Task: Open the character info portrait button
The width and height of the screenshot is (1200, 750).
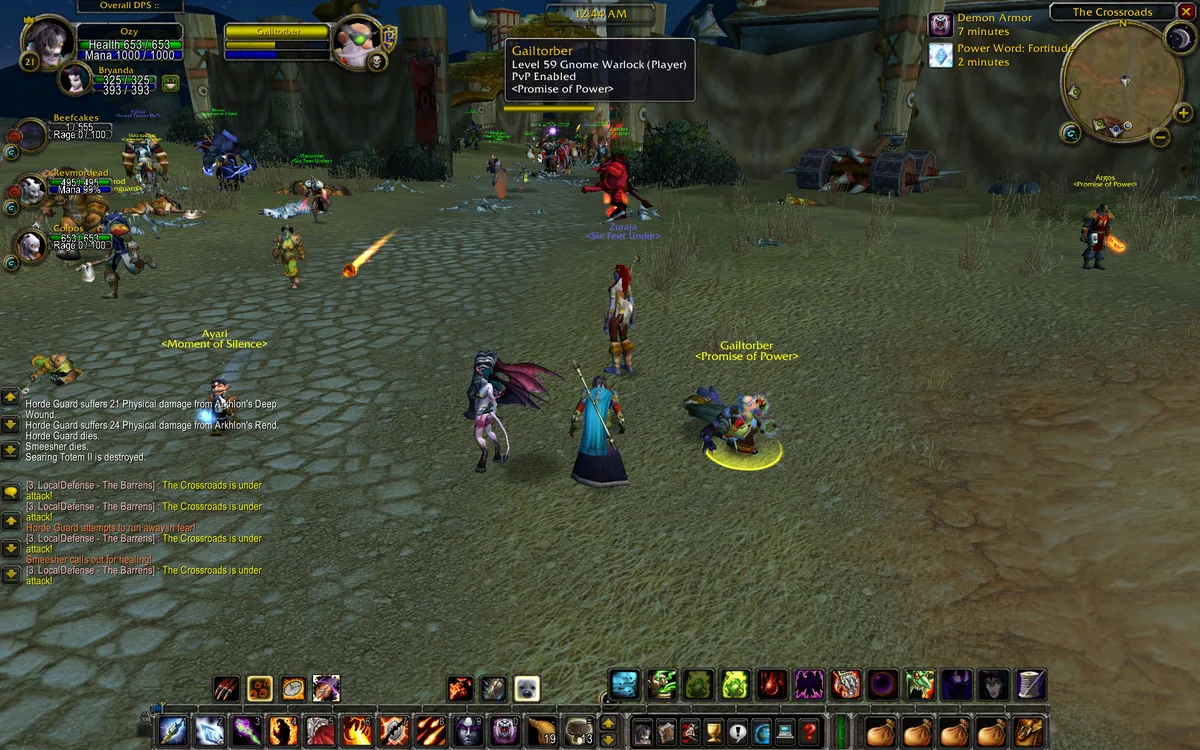Action: coord(641,731)
